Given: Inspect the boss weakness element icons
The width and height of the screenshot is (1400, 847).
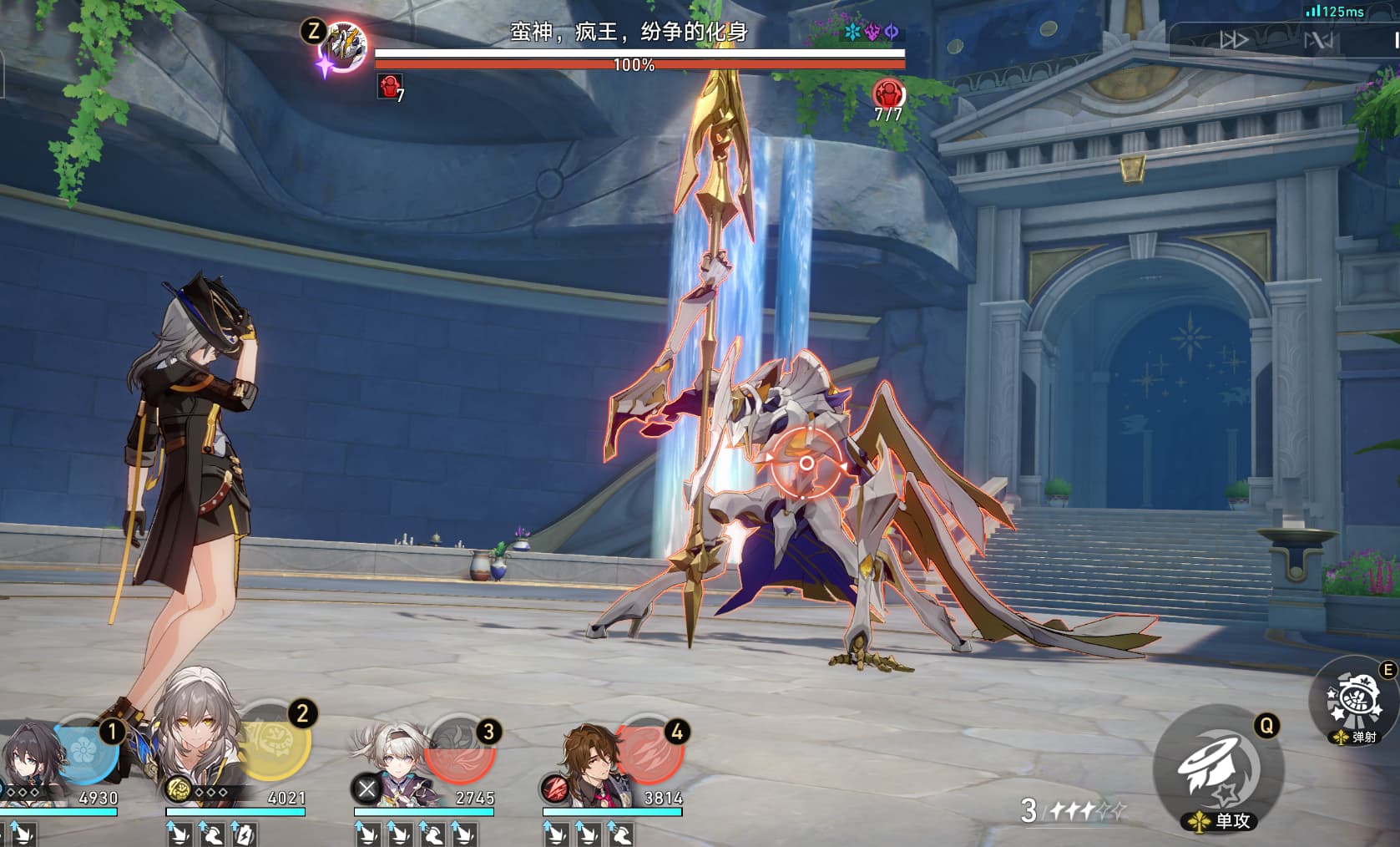Looking at the screenshot, I should click(872, 32).
